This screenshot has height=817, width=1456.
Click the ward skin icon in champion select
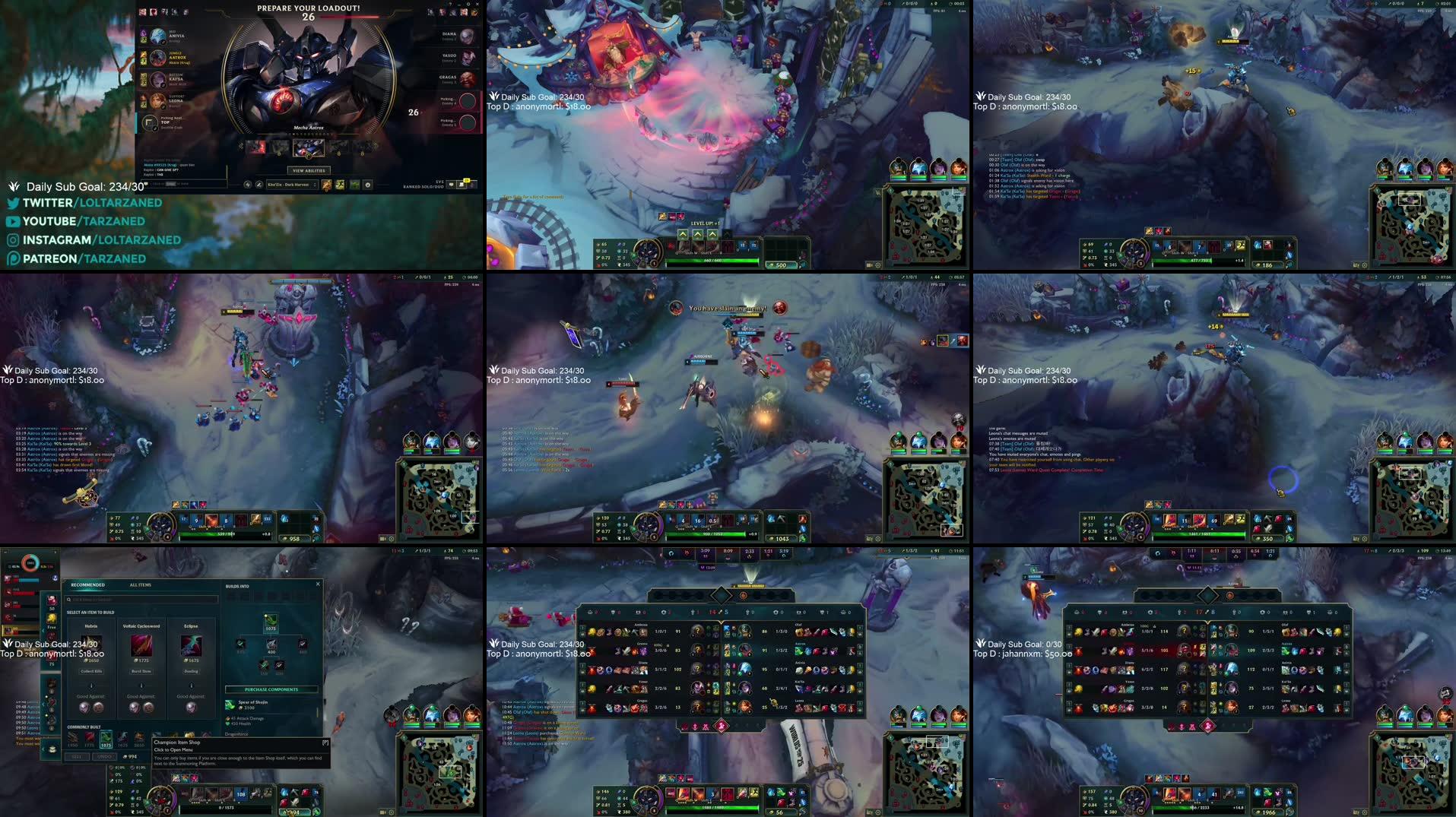point(354,185)
